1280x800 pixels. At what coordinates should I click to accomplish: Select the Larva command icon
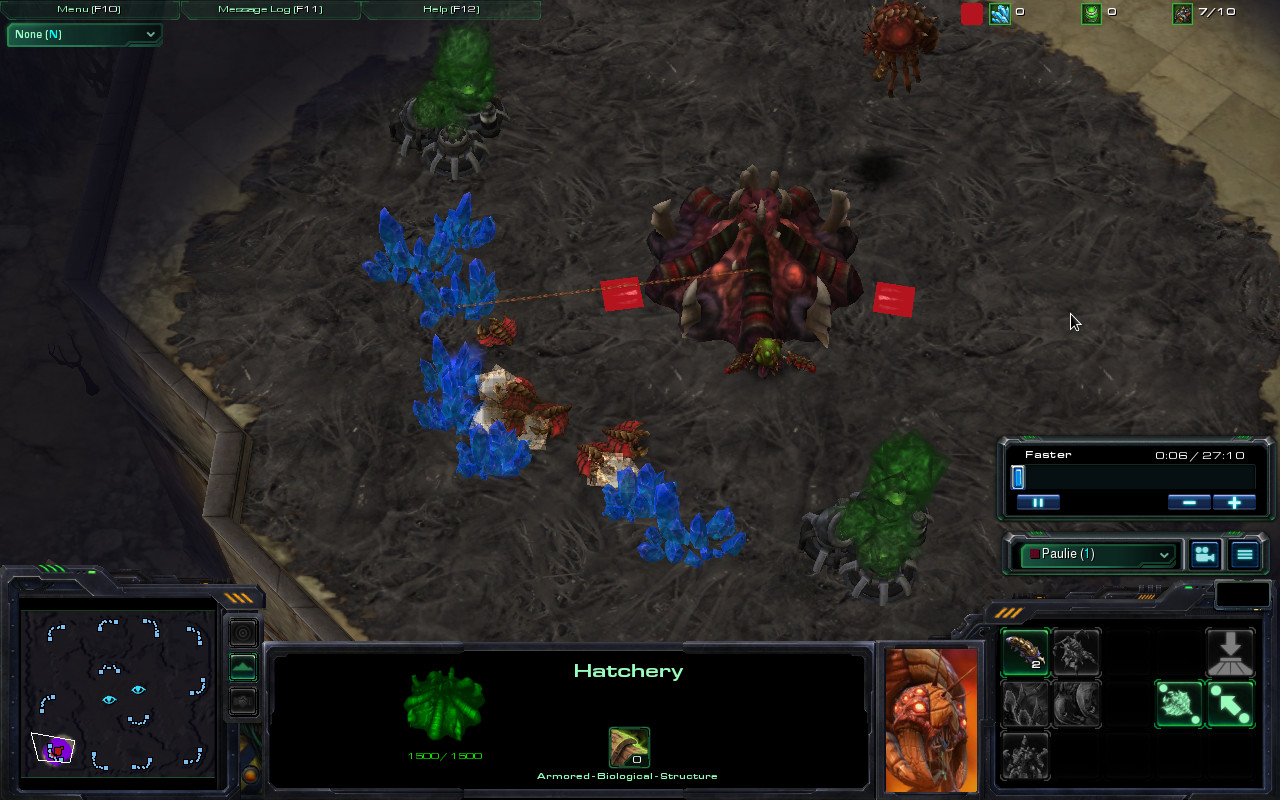(1025, 653)
